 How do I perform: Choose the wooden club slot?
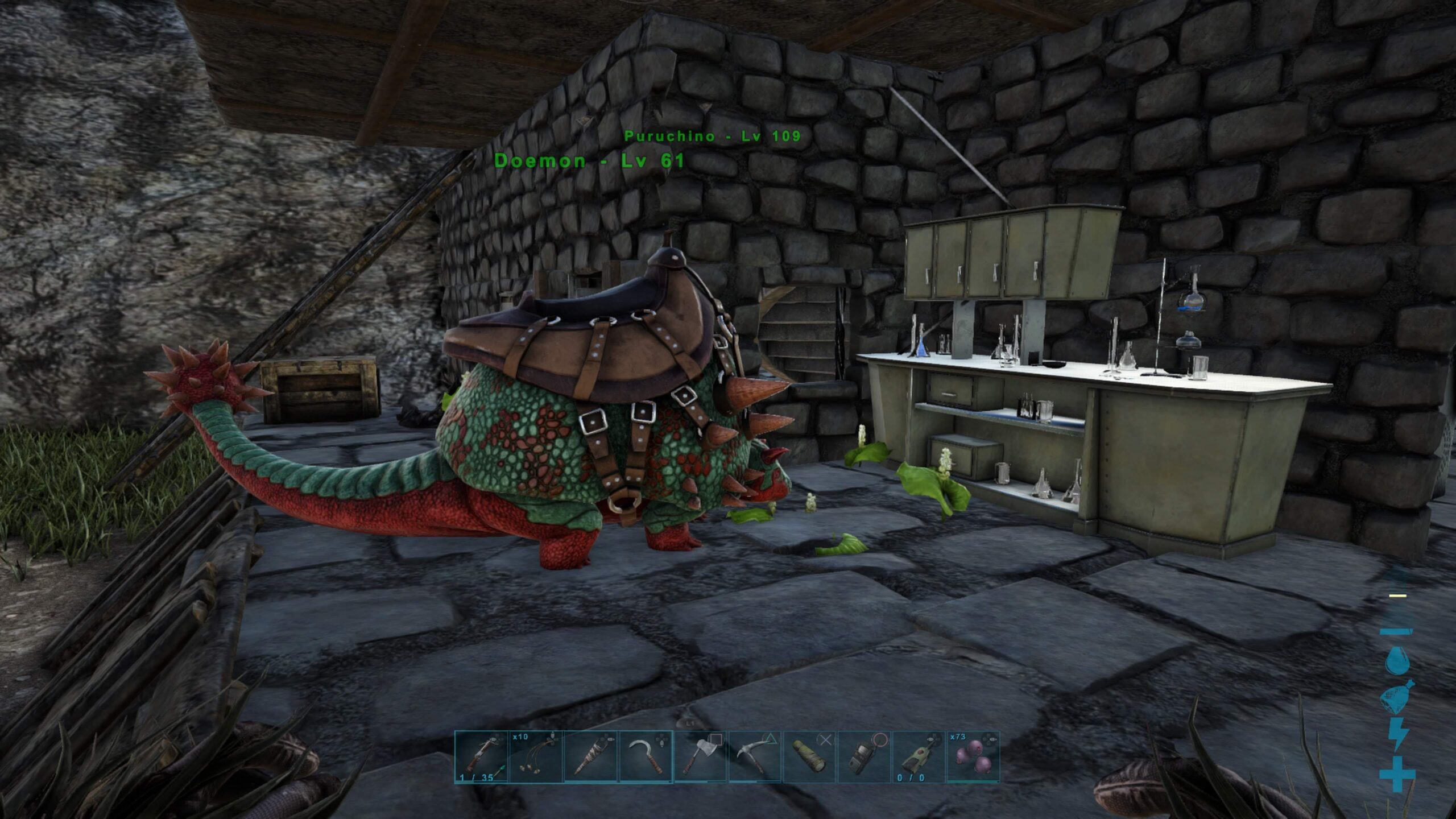pos(590,757)
